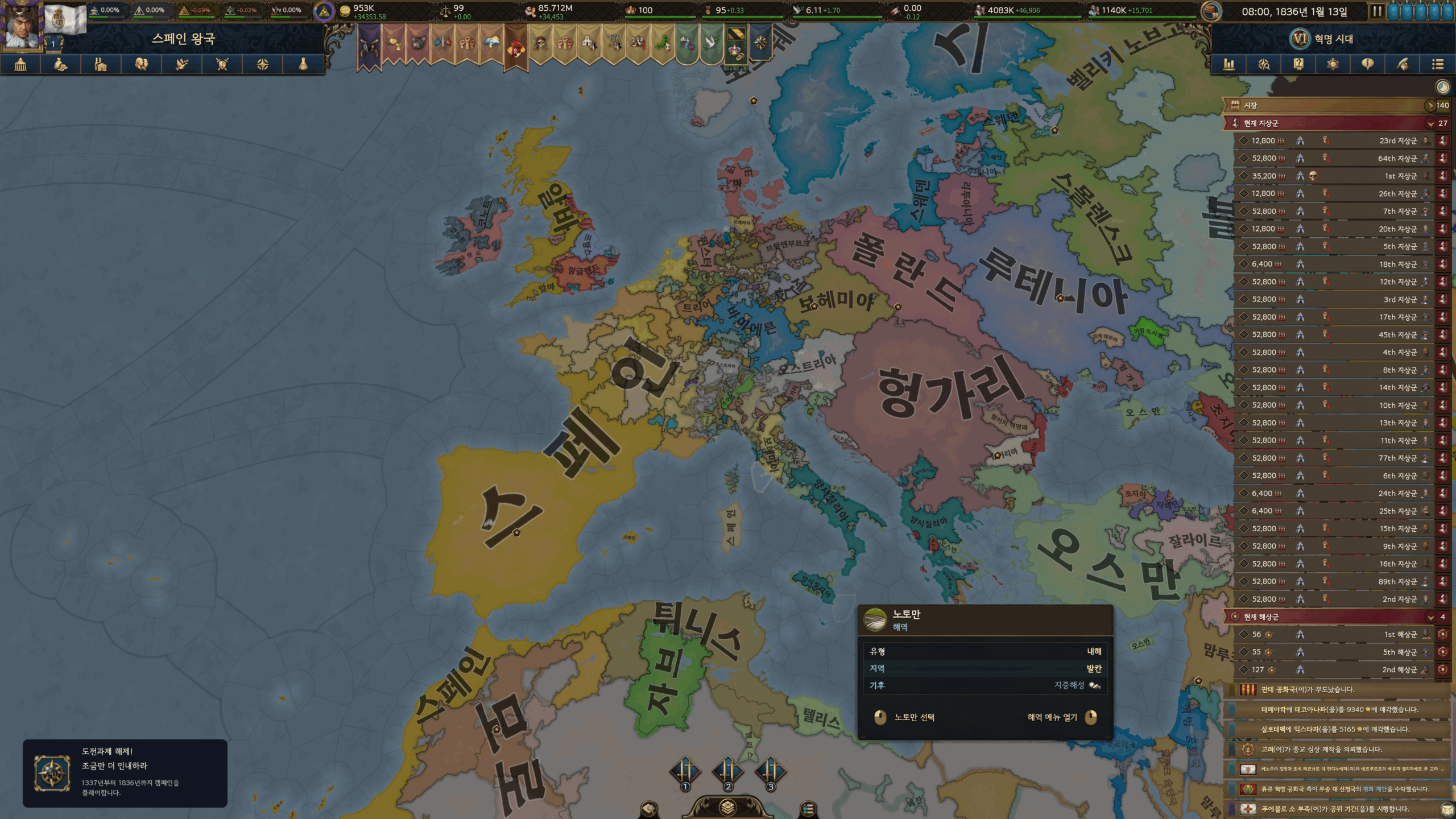This screenshot has height=819, width=1456.
Task: Open the bar chart statistics button
Action: pyautogui.click(x=1229, y=64)
